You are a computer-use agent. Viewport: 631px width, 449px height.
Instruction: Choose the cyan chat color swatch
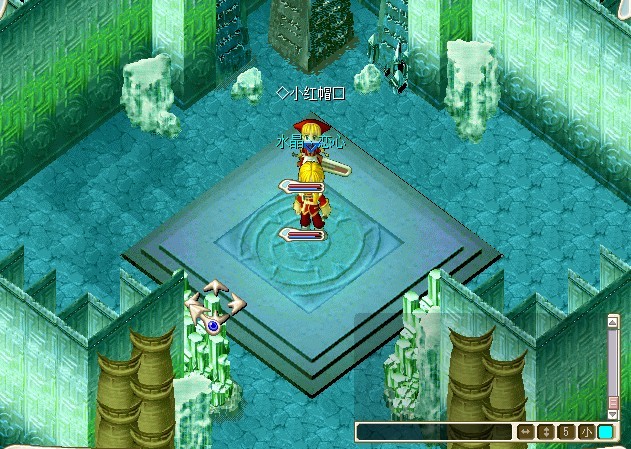605,432
